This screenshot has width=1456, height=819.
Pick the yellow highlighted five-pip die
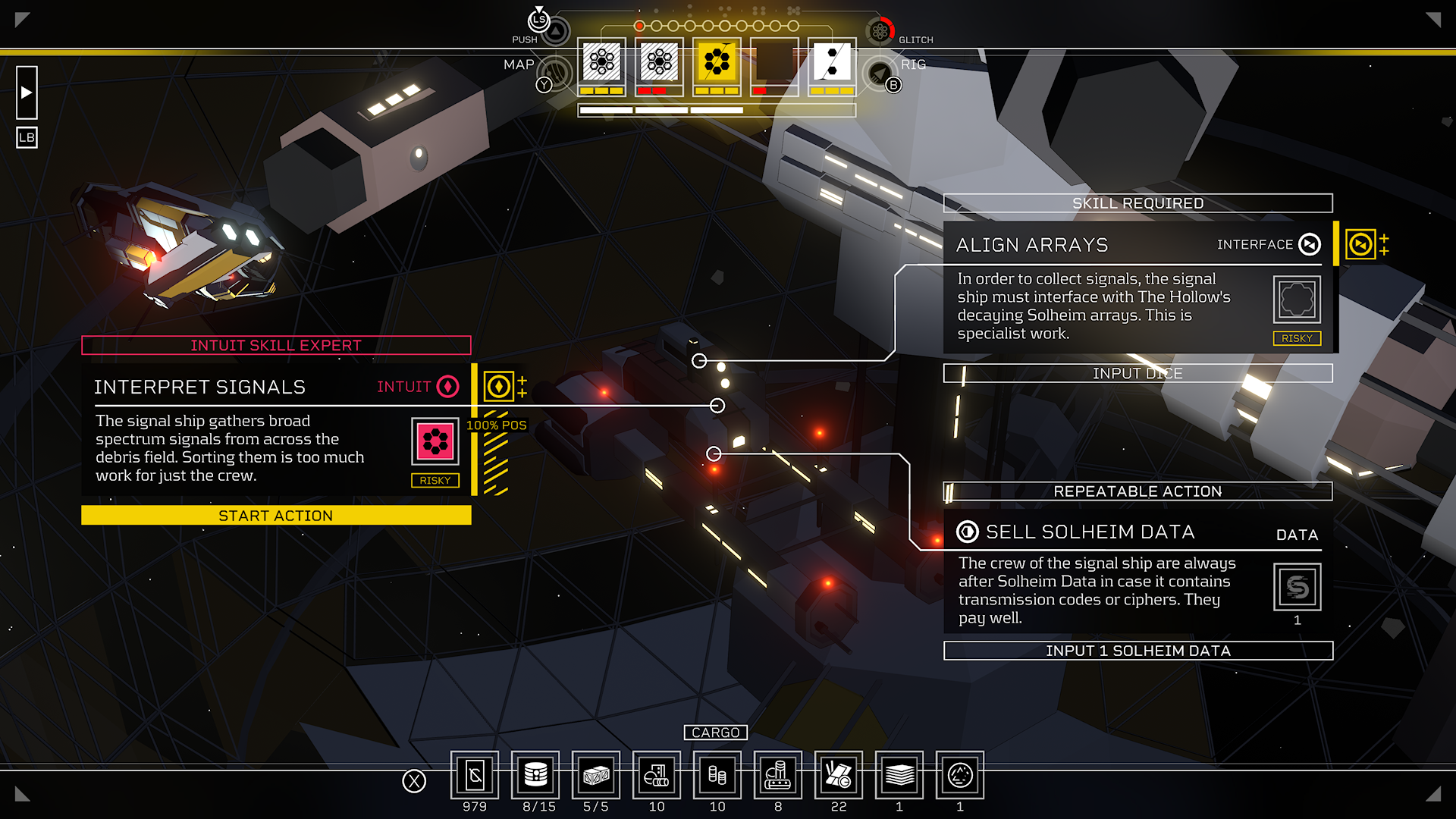pyautogui.click(x=717, y=63)
